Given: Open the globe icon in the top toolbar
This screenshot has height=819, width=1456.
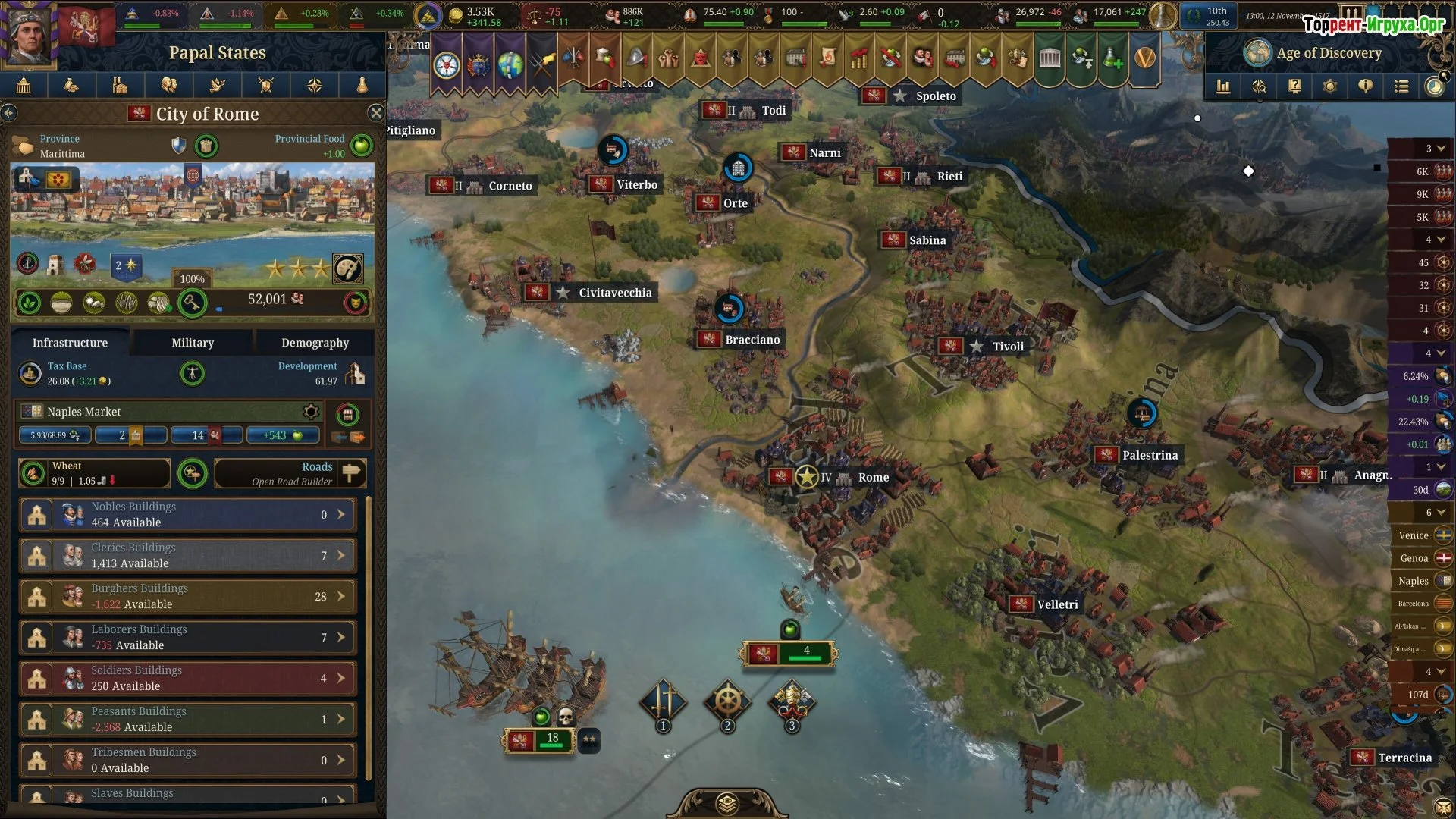Looking at the screenshot, I should tap(510, 65).
